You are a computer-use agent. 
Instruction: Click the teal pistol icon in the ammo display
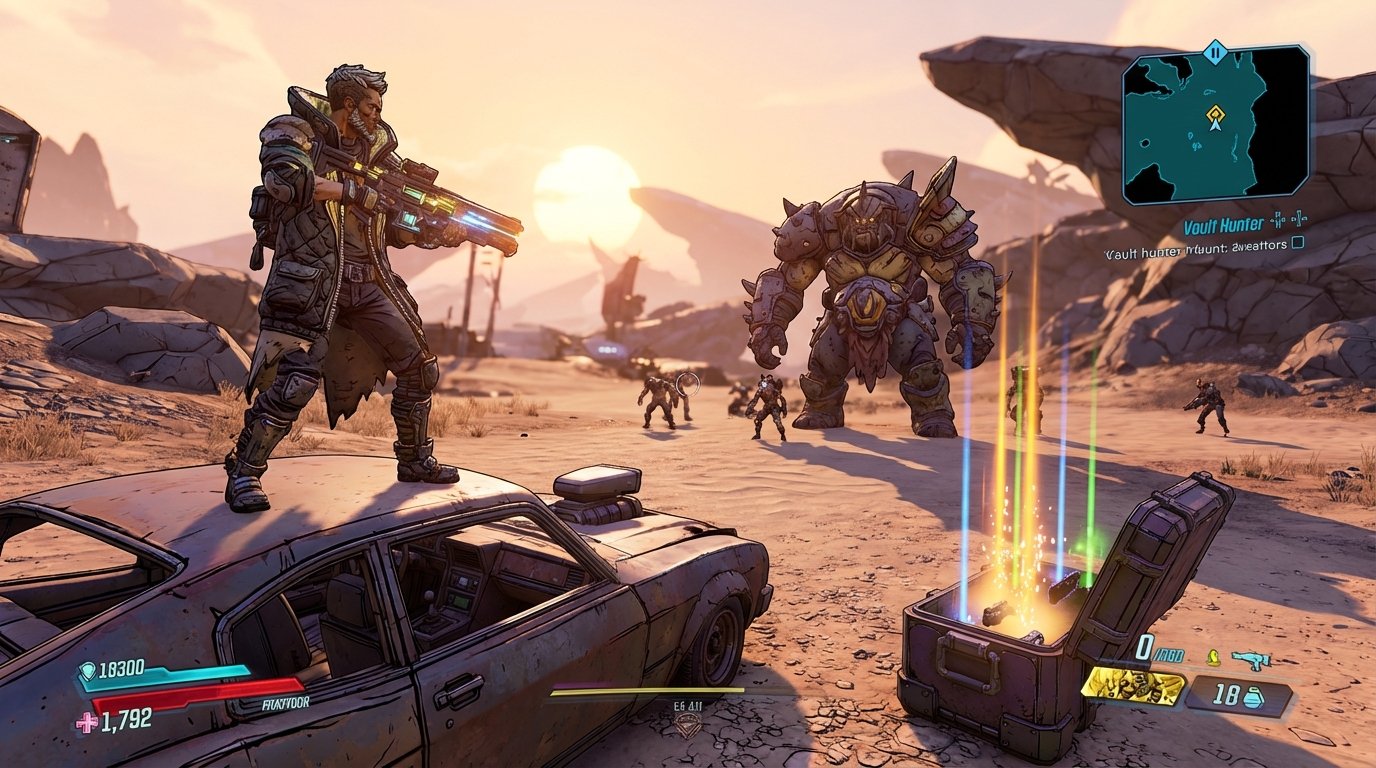click(1254, 659)
